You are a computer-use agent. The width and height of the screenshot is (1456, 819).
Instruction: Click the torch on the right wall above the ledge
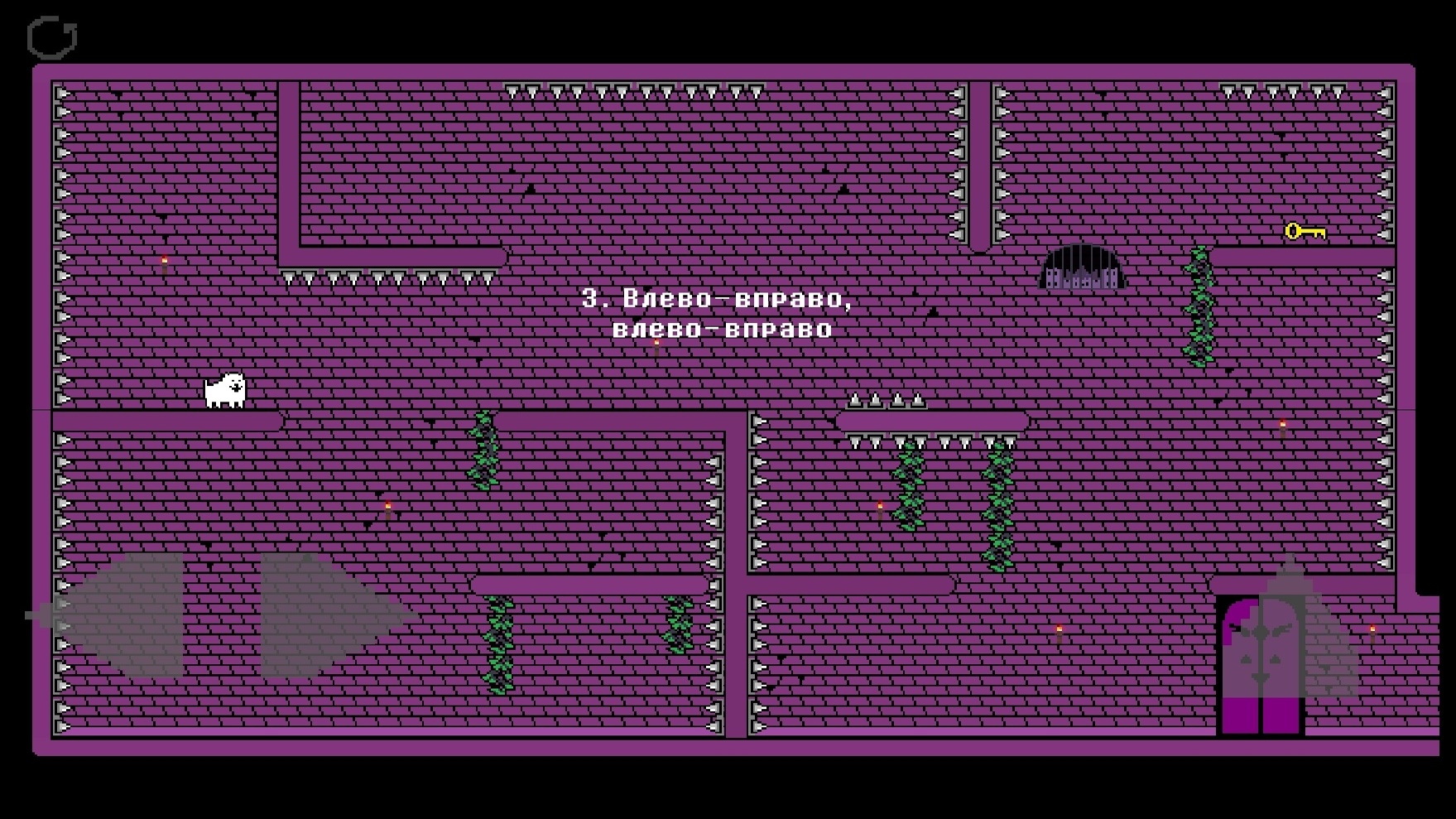coord(1282,424)
